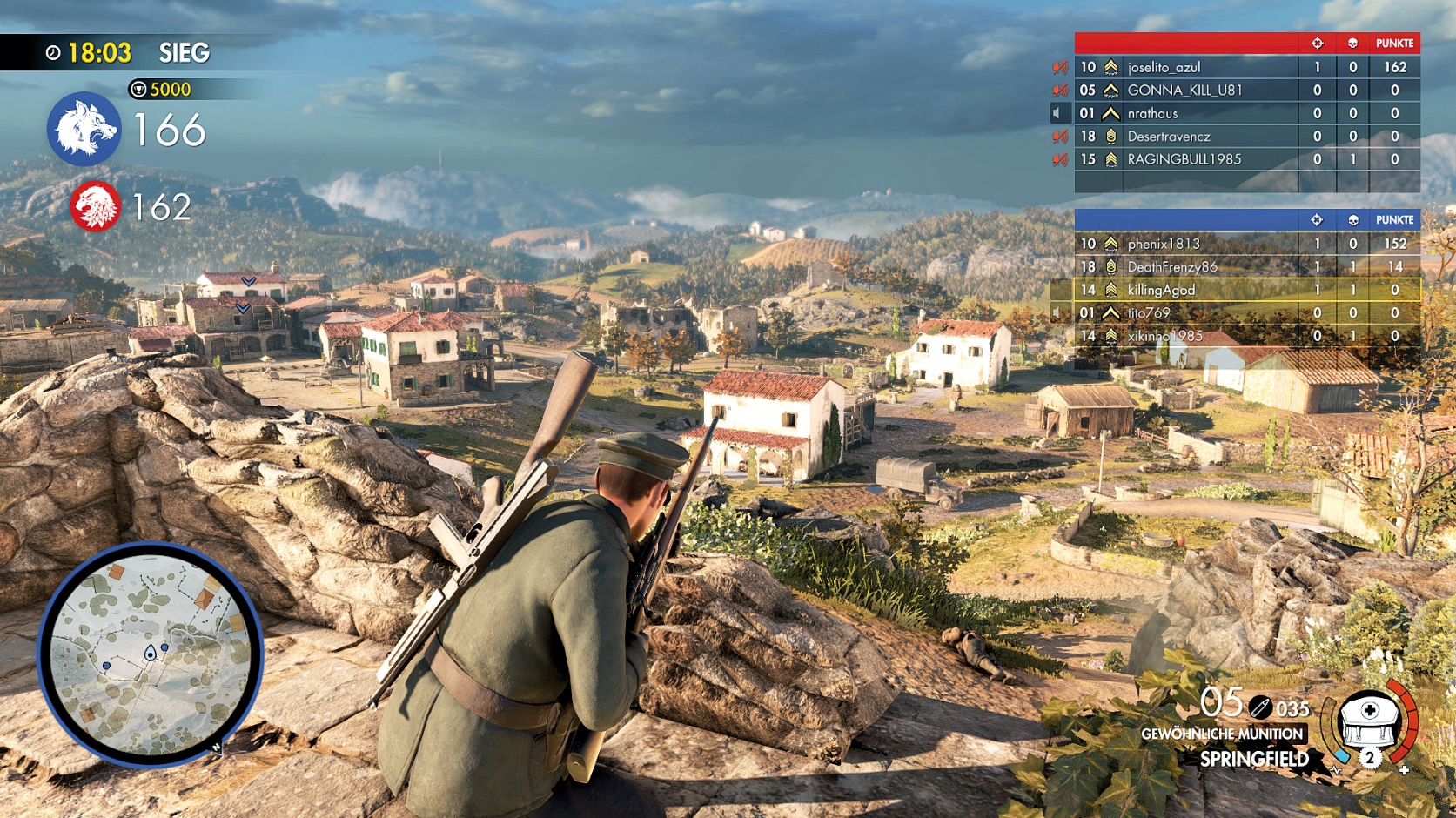
Task: Click the PUNKTE header on the blue scoreboard
Action: click(1395, 221)
